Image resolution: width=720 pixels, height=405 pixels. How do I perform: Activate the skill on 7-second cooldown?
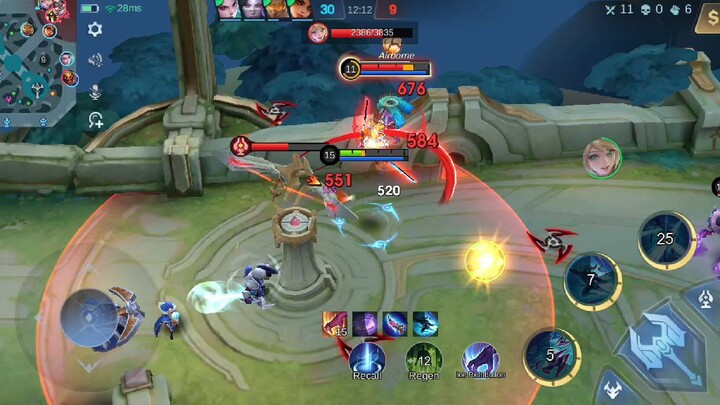pos(592,280)
